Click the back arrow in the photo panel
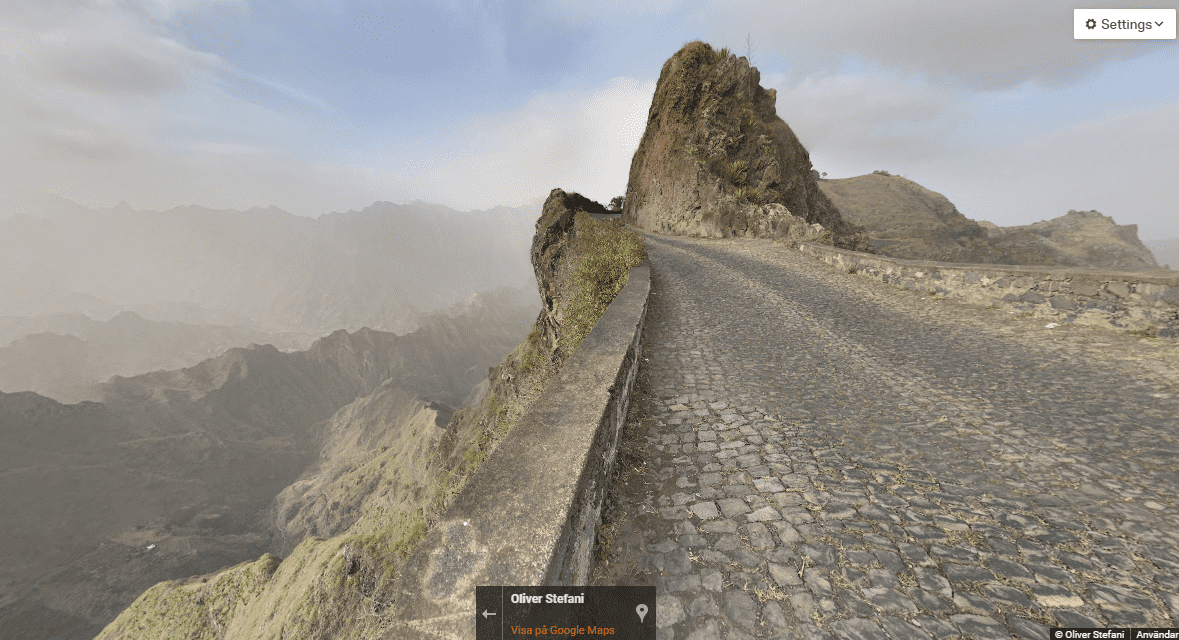The image size is (1179, 640). [x=489, y=614]
